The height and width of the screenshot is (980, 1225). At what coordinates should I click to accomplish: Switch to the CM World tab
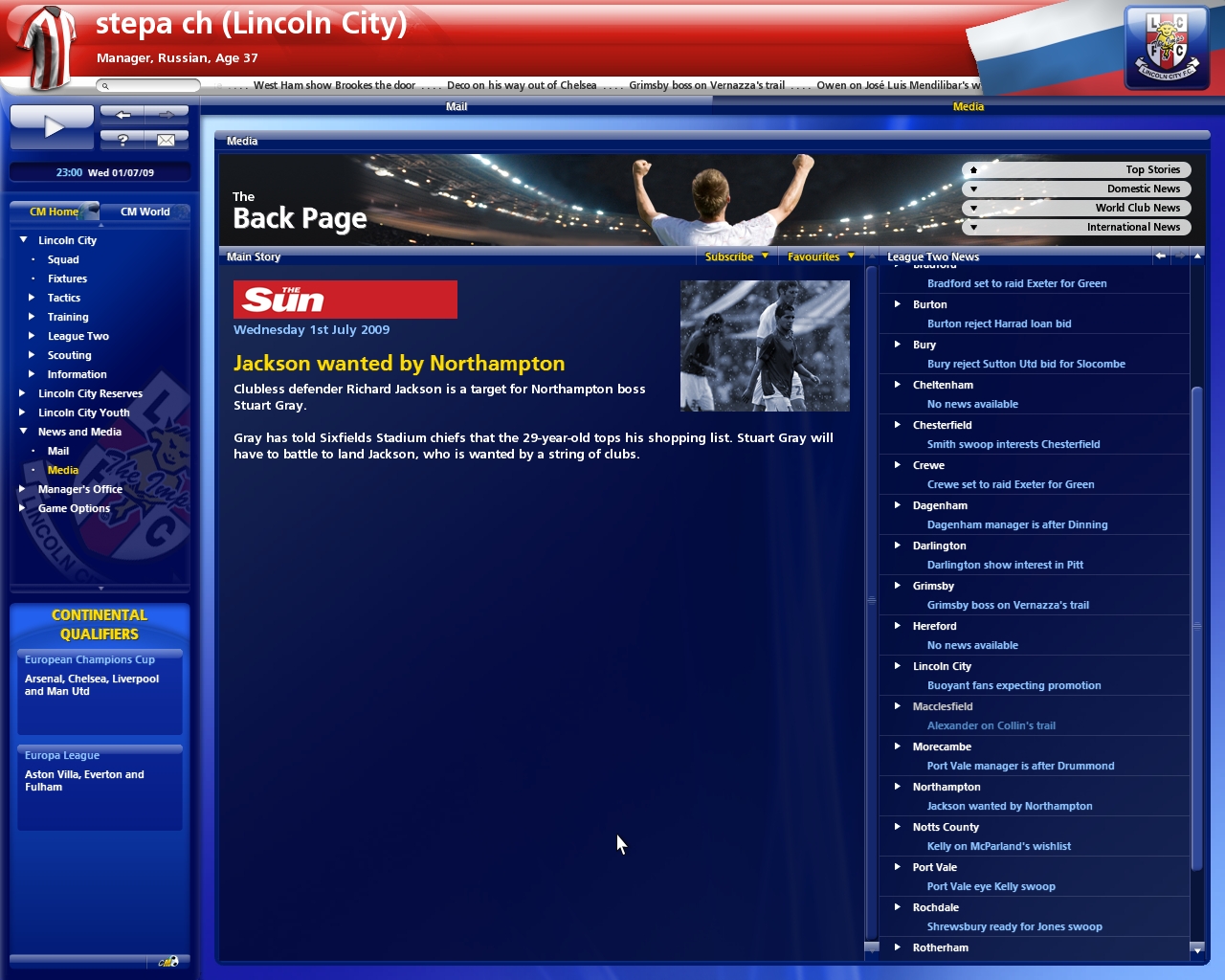point(145,212)
